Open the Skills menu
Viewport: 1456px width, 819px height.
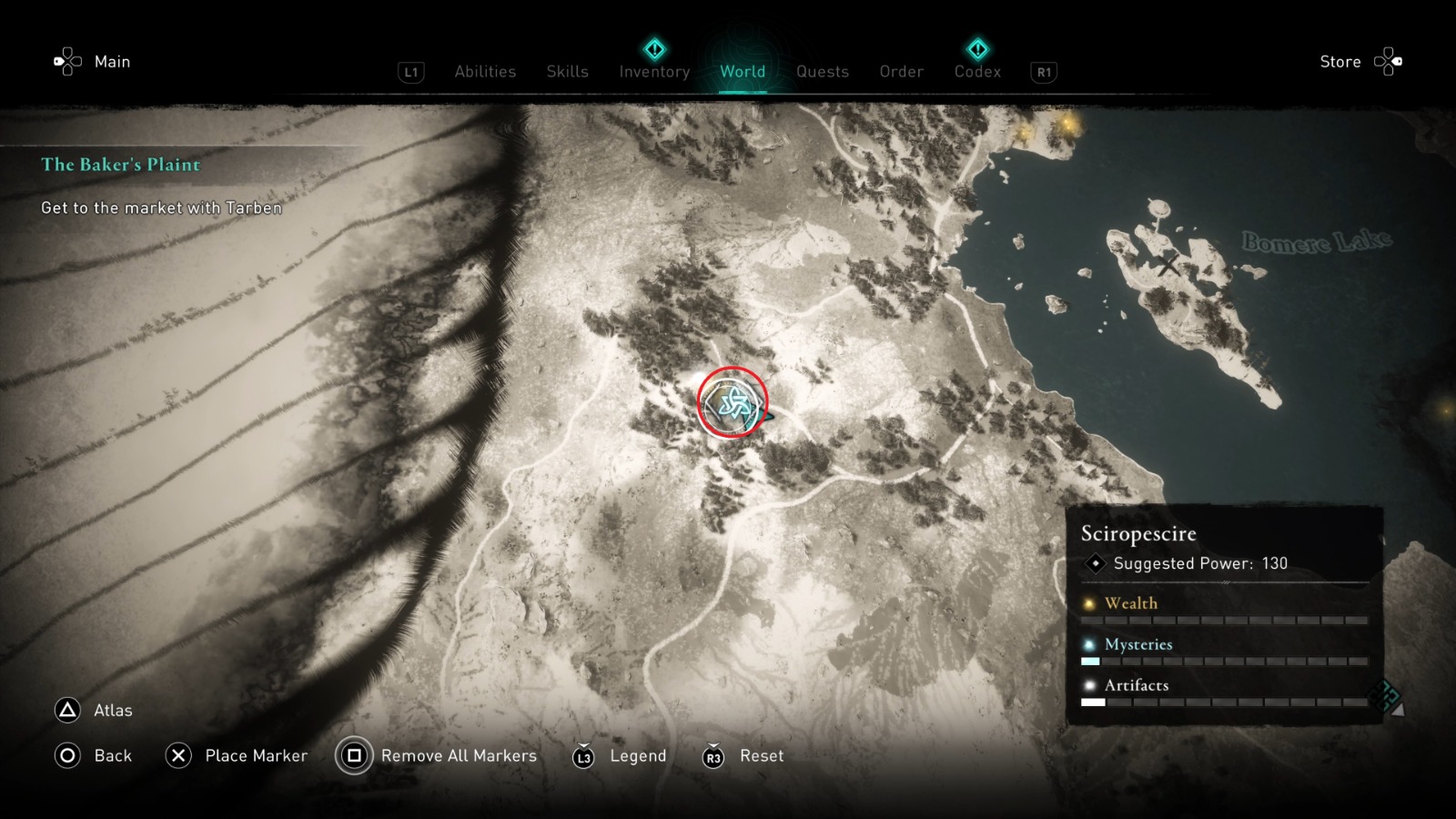coord(567,72)
